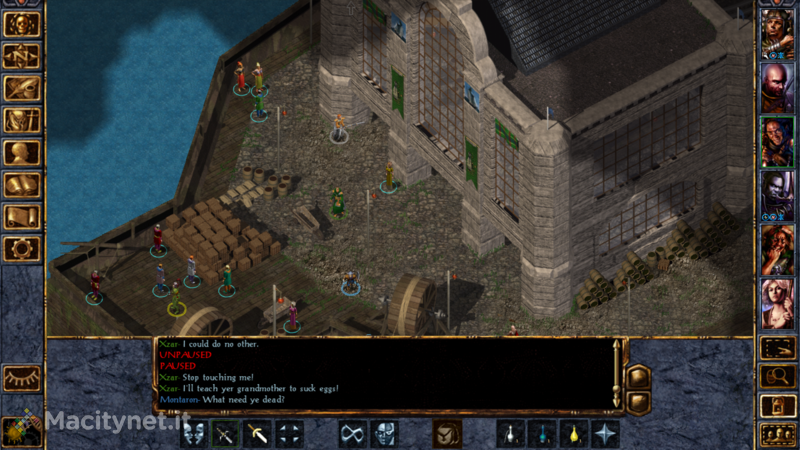
Task: Choose the golden sword attack action
Action: [258, 434]
